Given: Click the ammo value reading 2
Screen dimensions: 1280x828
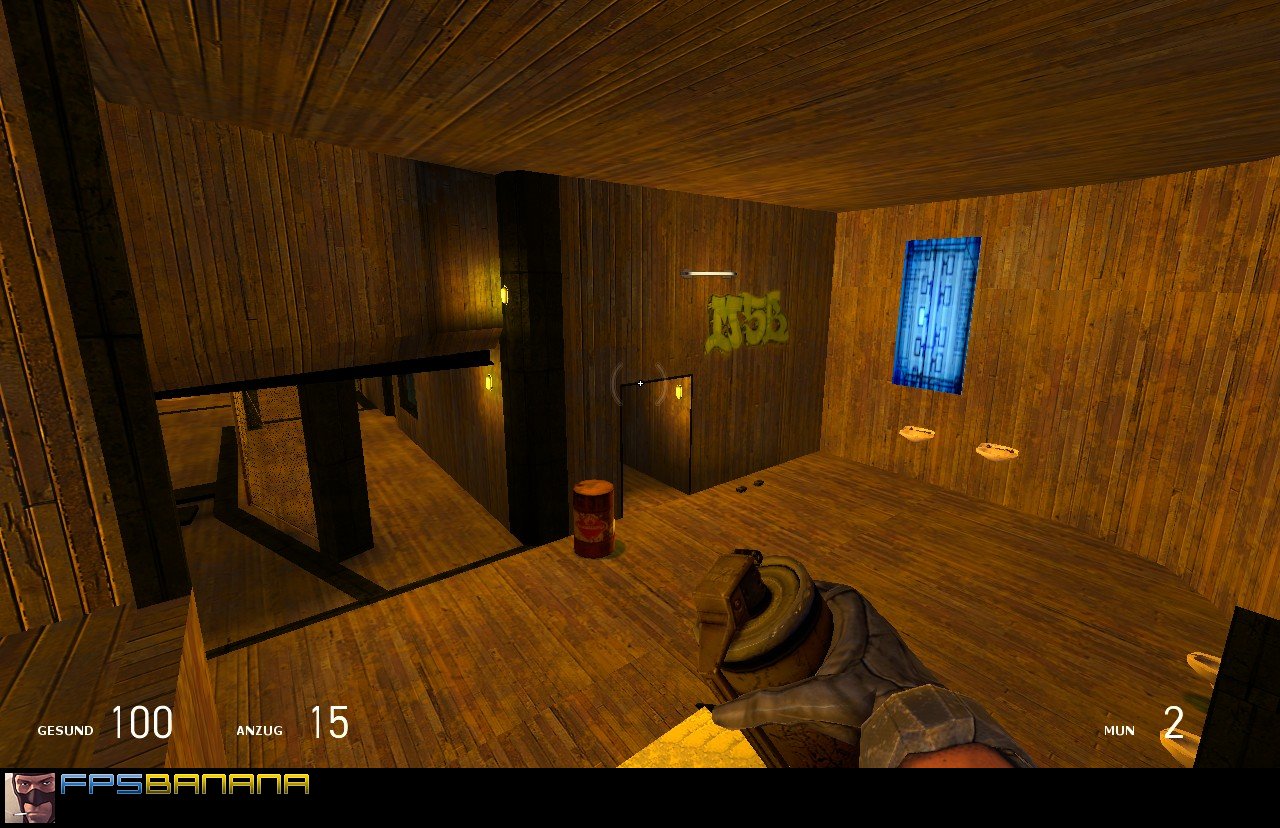Looking at the screenshot, I should [x=1172, y=723].
